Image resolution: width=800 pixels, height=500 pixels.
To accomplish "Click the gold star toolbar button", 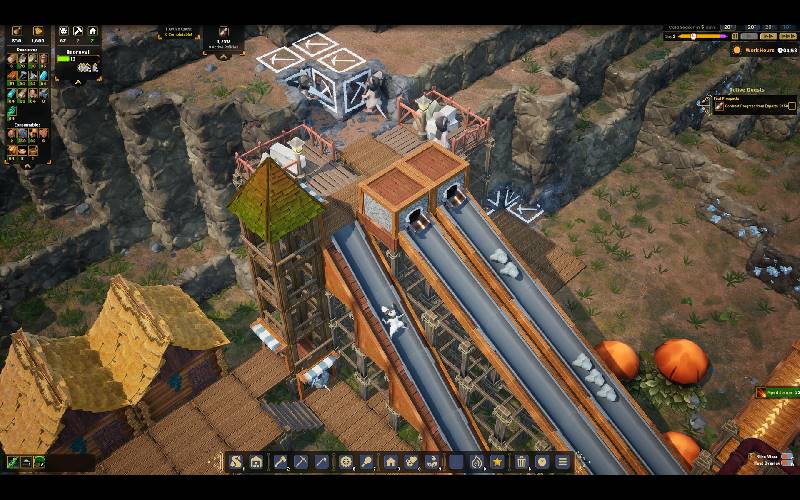I will pos(497,462).
